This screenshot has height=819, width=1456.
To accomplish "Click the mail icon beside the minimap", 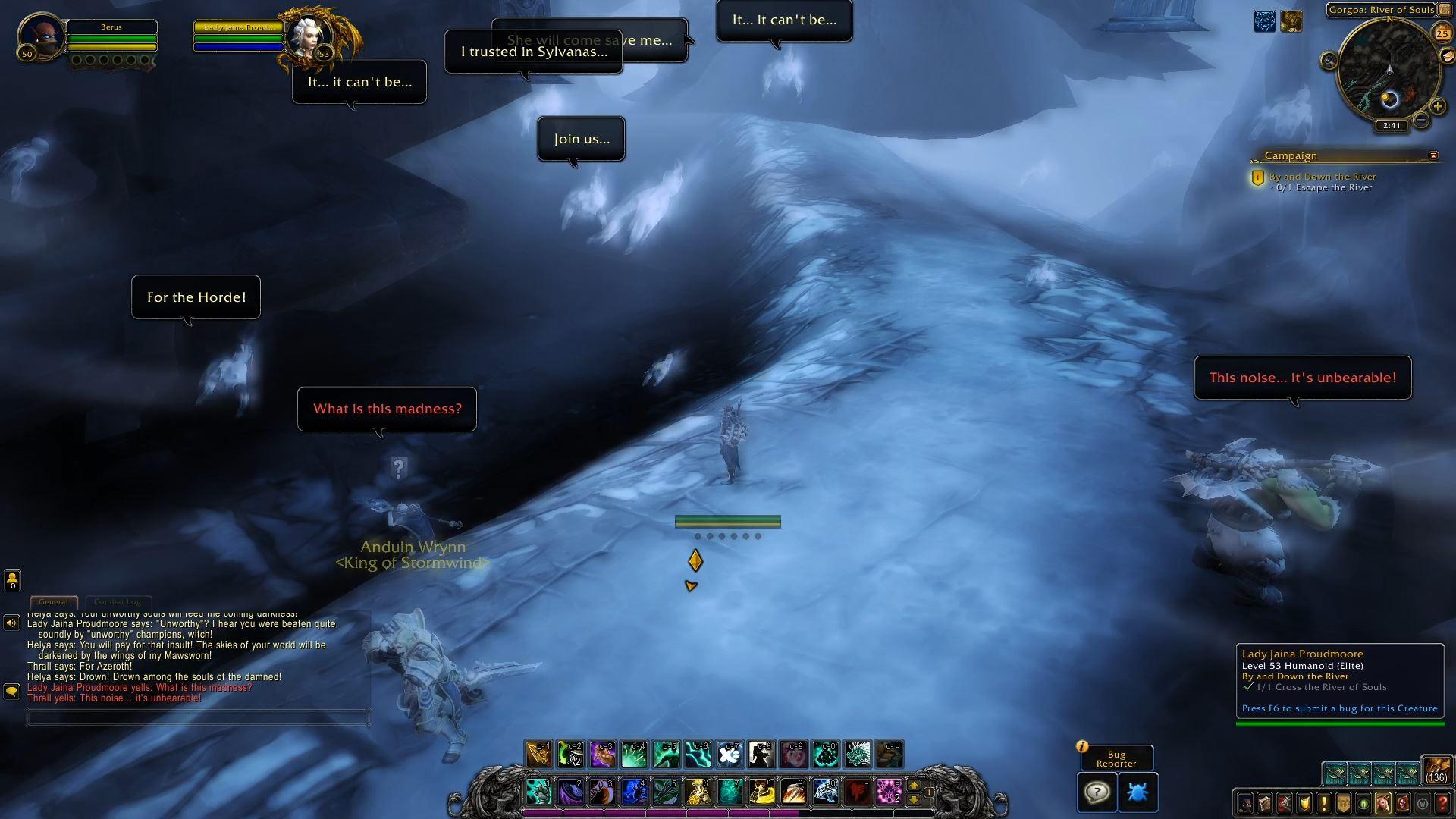I will [x=1447, y=55].
